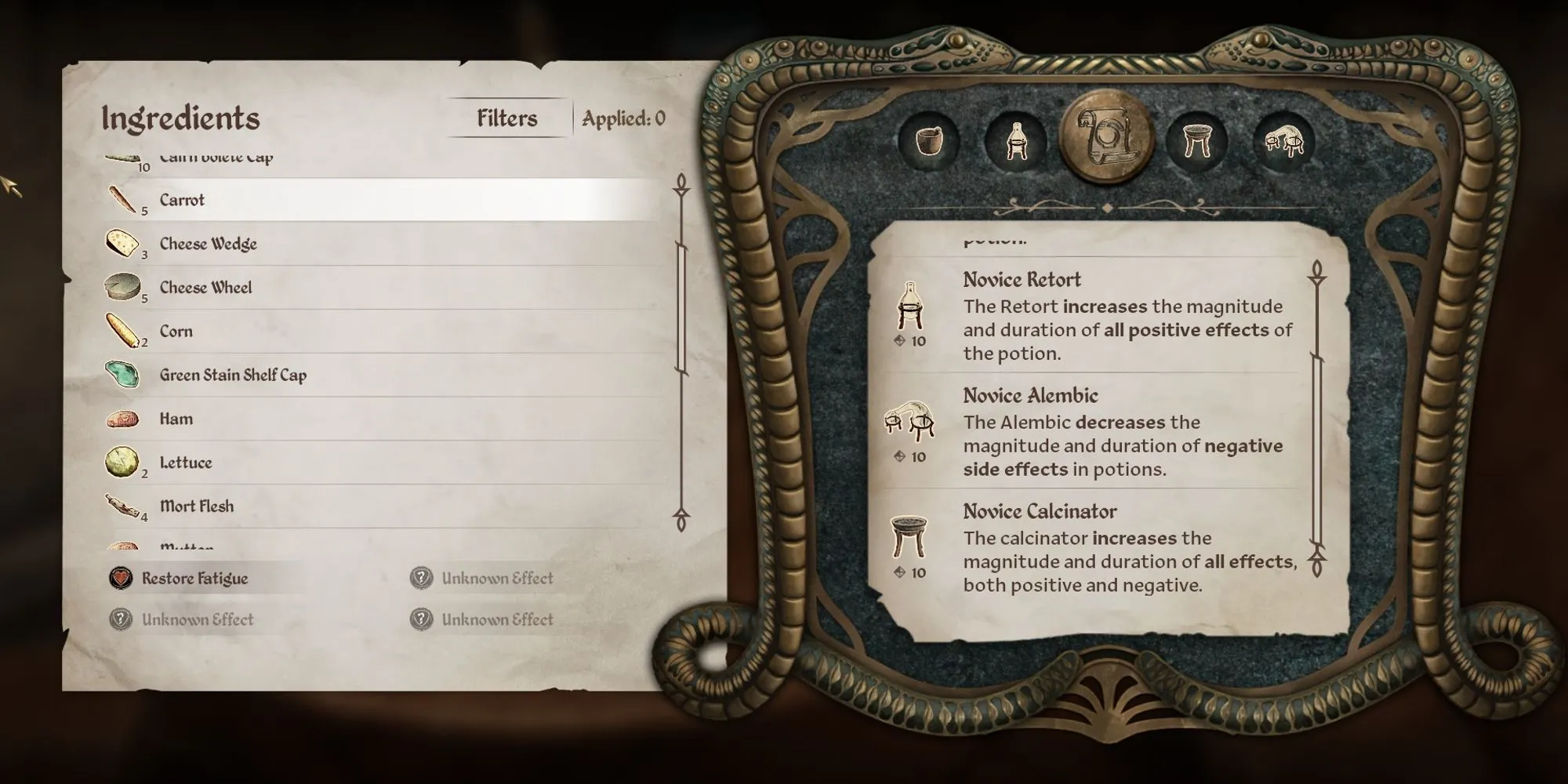Viewport: 1568px width, 784px height.
Task: Switch to the mortar and pestle tab
Action: [929, 141]
